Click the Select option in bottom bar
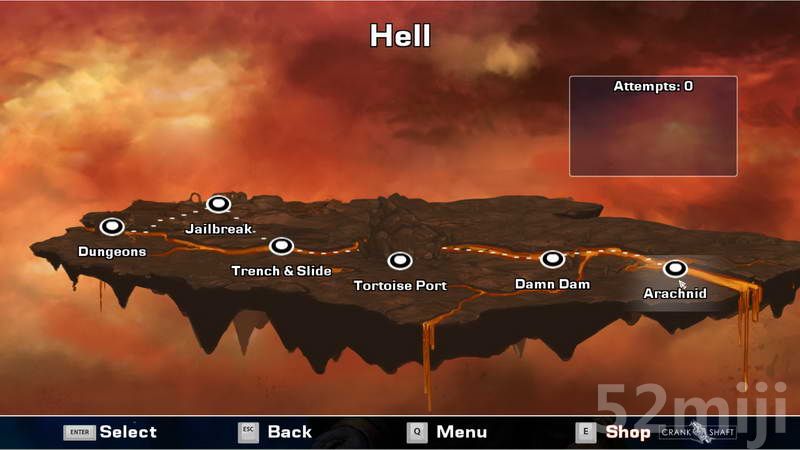This screenshot has width=800, height=450. click(111, 432)
